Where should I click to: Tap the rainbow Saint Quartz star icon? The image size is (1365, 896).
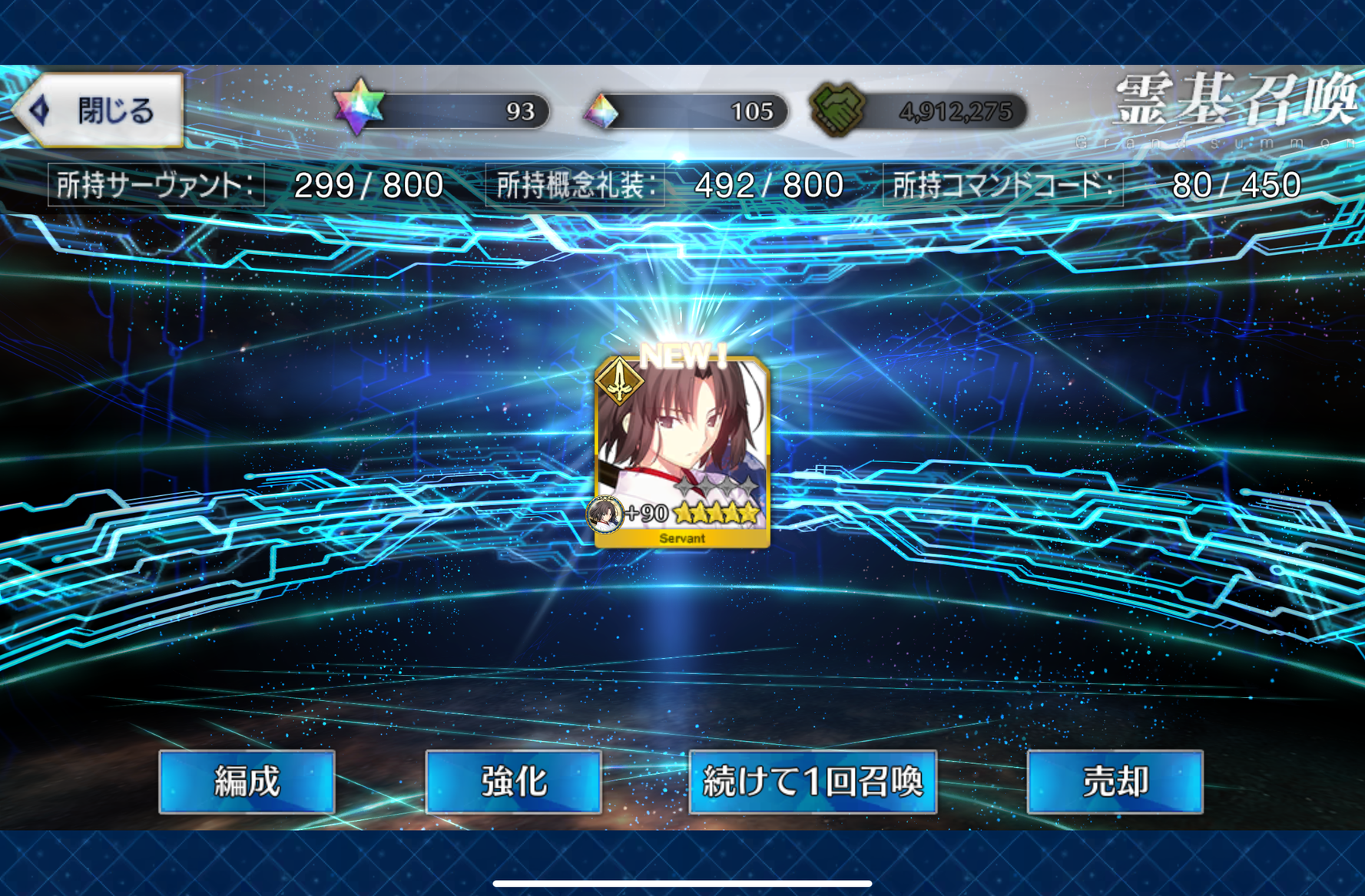point(359,108)
